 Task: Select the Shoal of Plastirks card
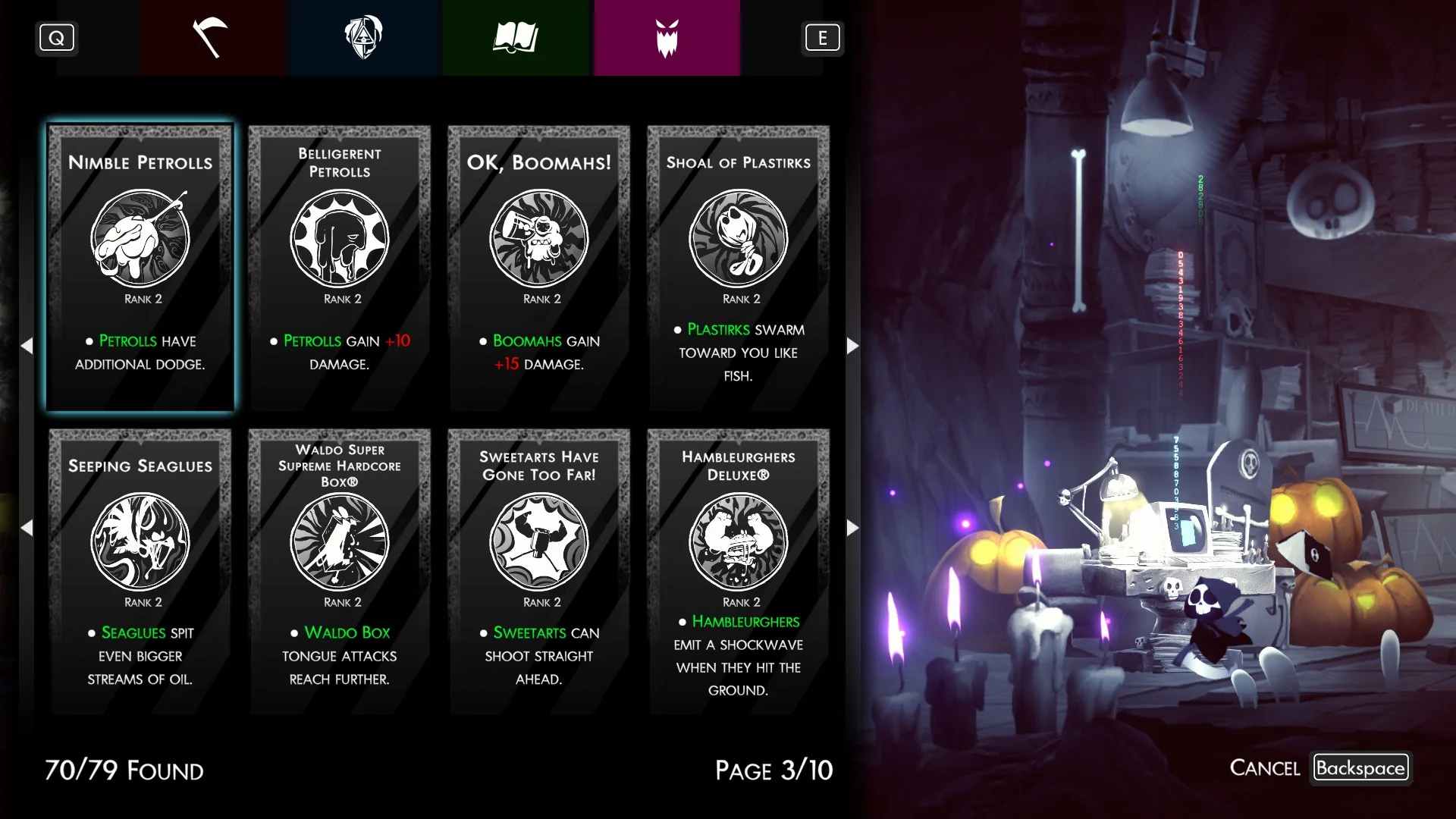click(739, 268)
